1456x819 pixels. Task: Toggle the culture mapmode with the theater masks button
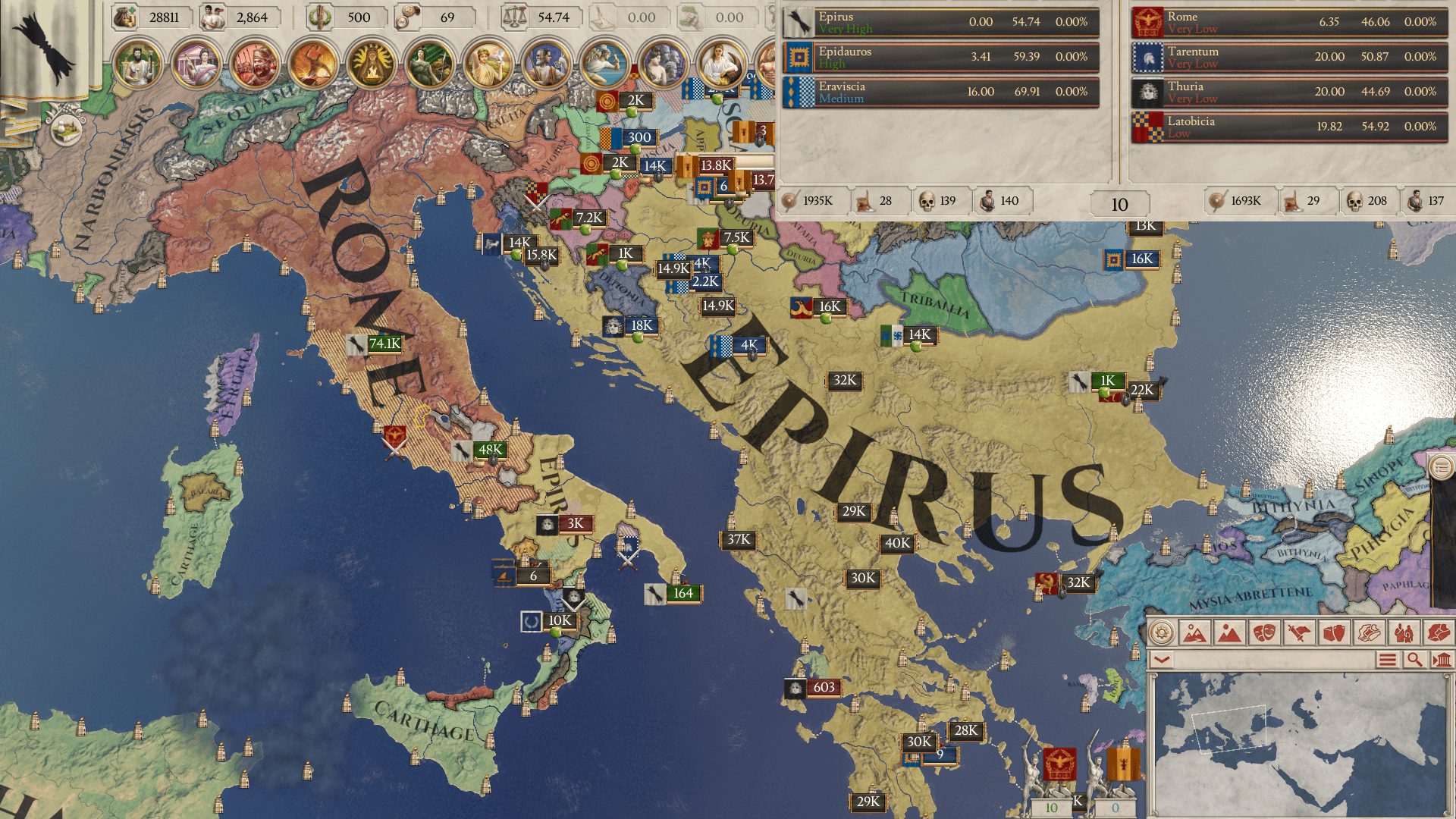[x=1263, y=632]
